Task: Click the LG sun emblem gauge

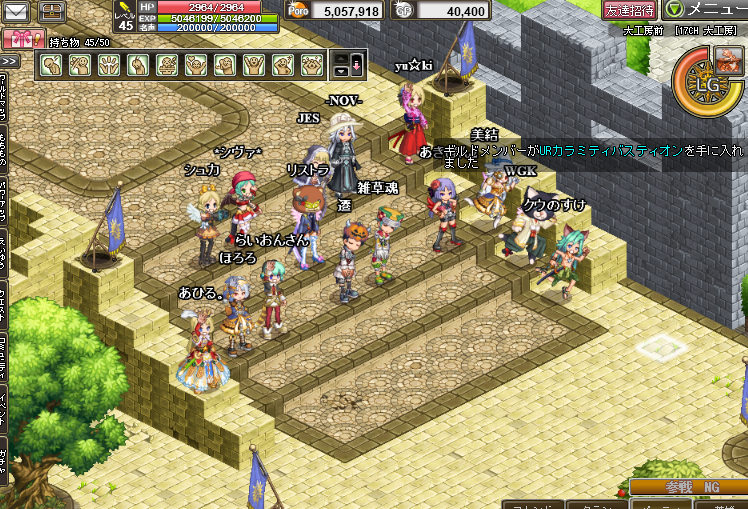Action: coord(709,84)
